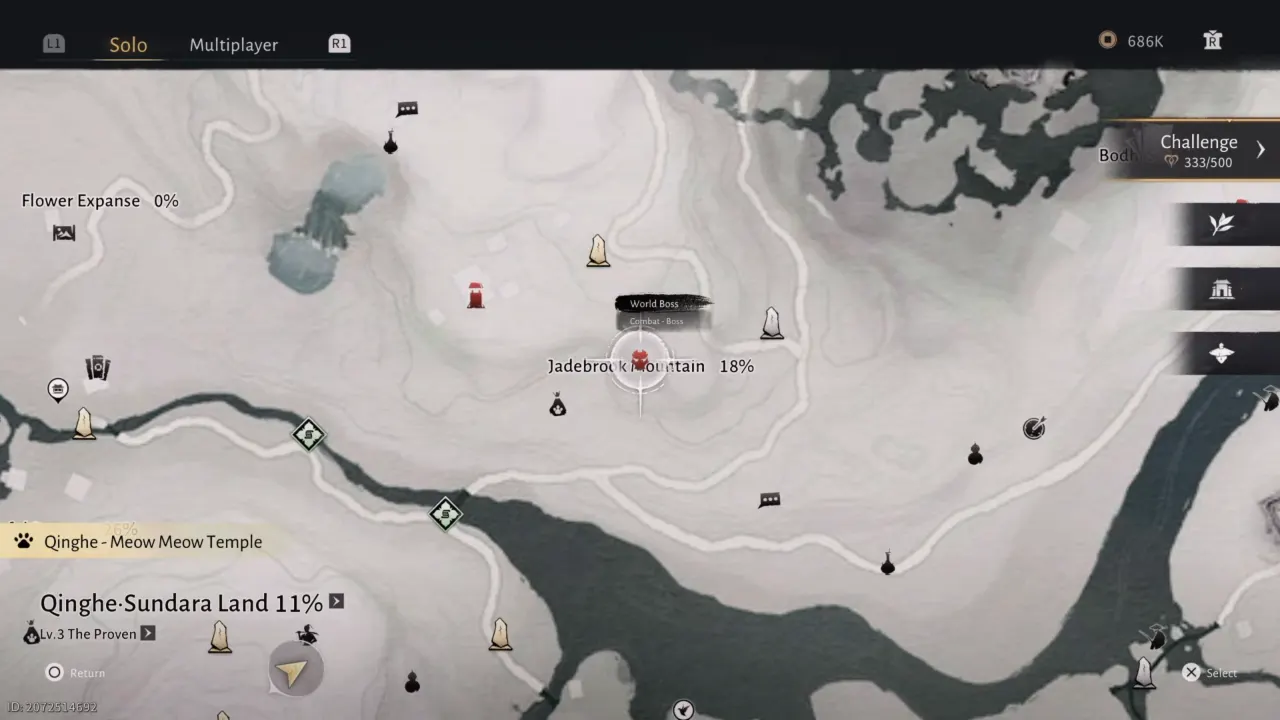Select the player position arrow at the bottom
The width and height of the screenshot is (1280, 720).
pos(295,669)
